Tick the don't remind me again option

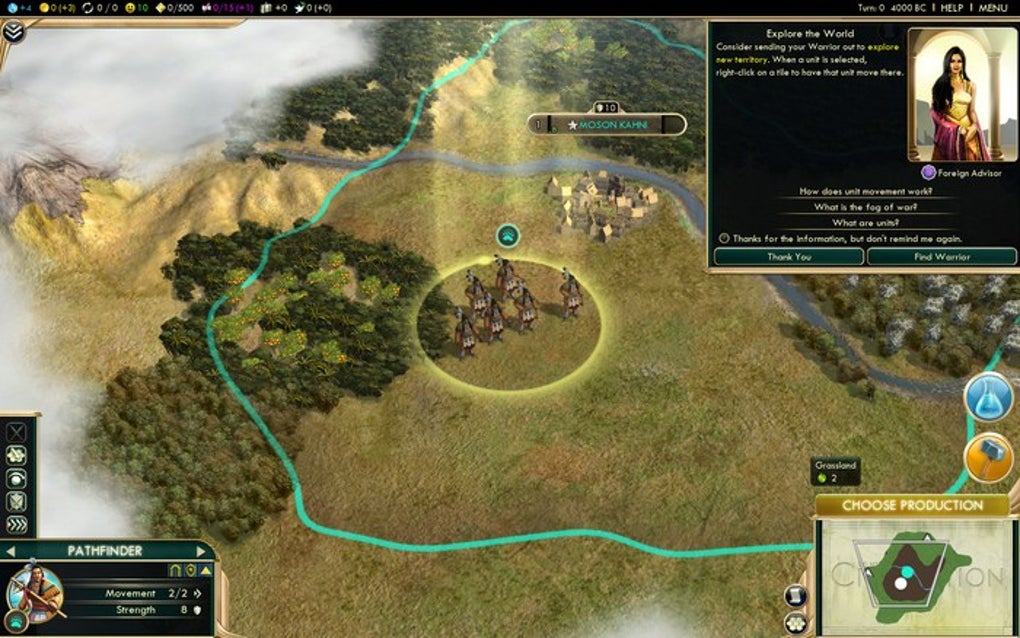(x=724, y=239)
